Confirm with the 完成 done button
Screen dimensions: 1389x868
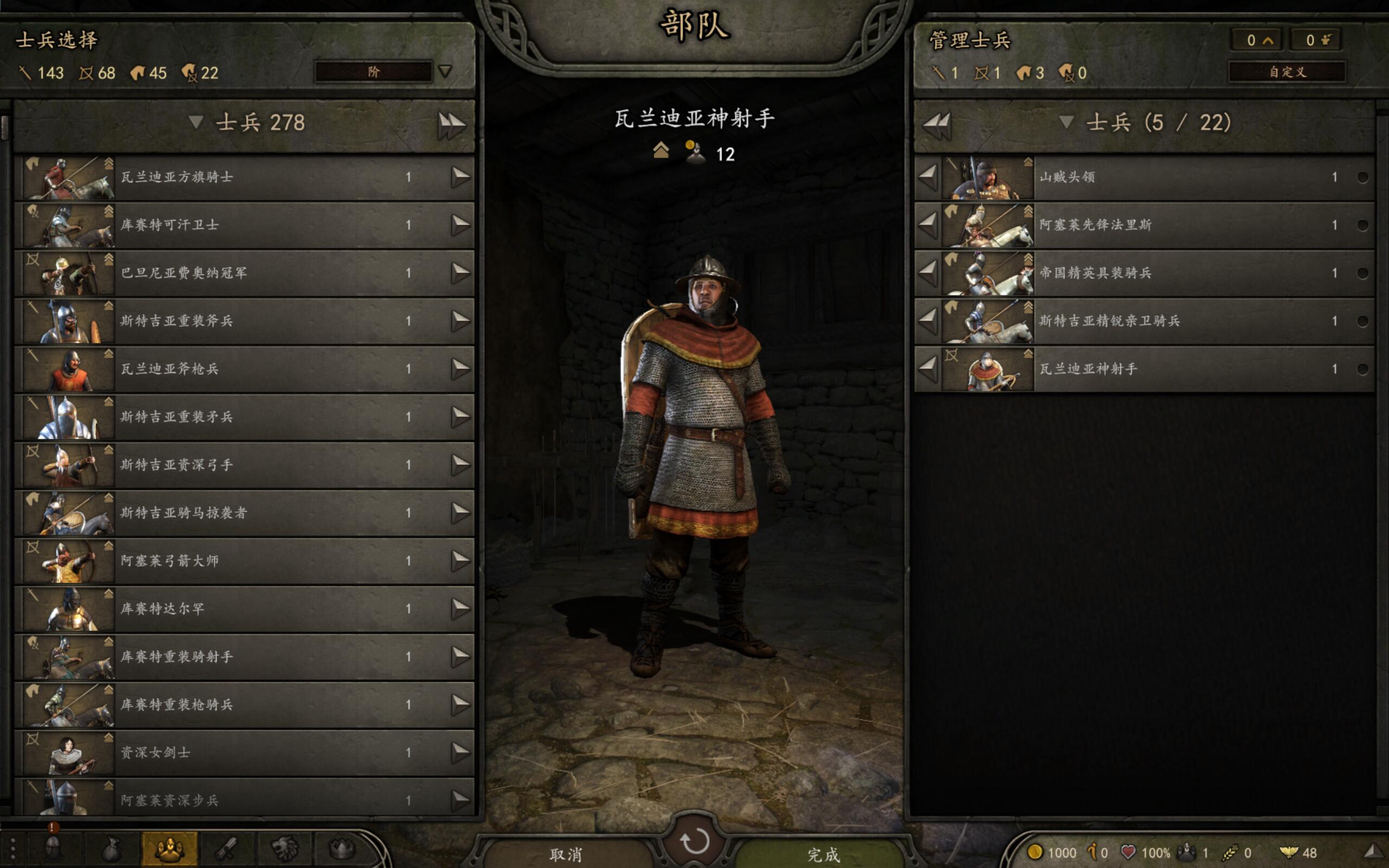point(823,854)
